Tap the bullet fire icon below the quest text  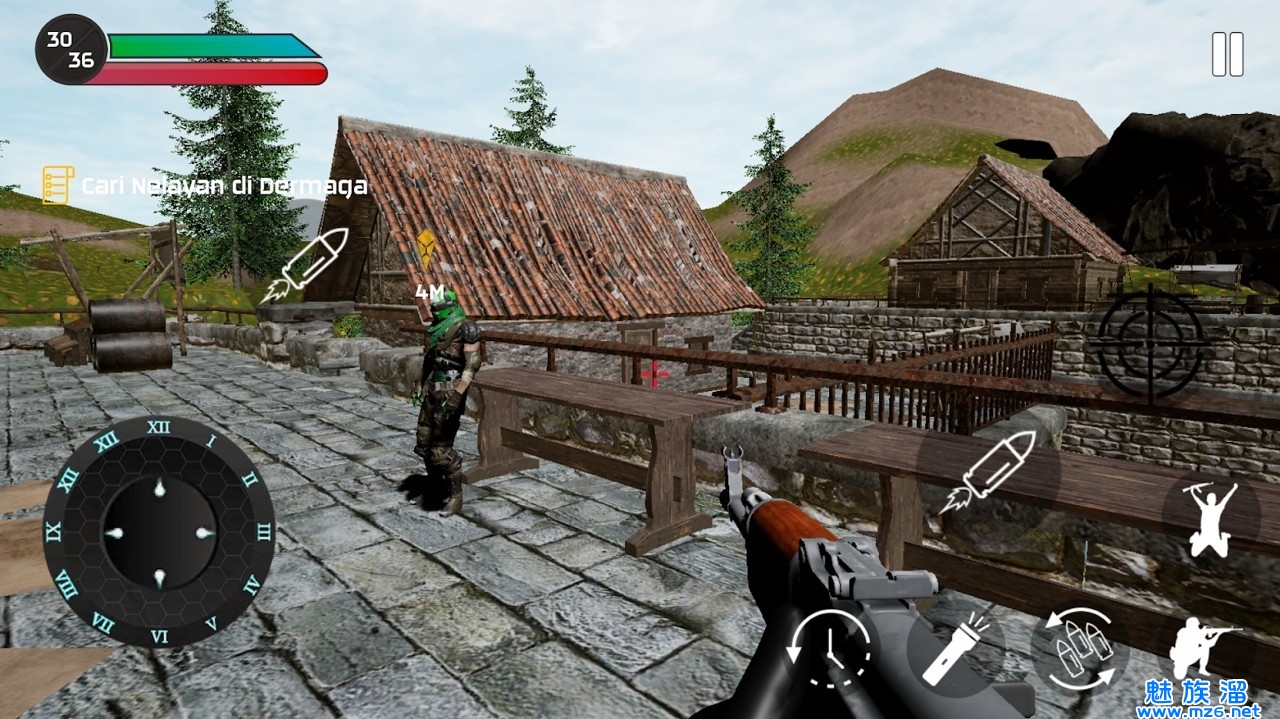pyautogui.click(x=304, y=265)
